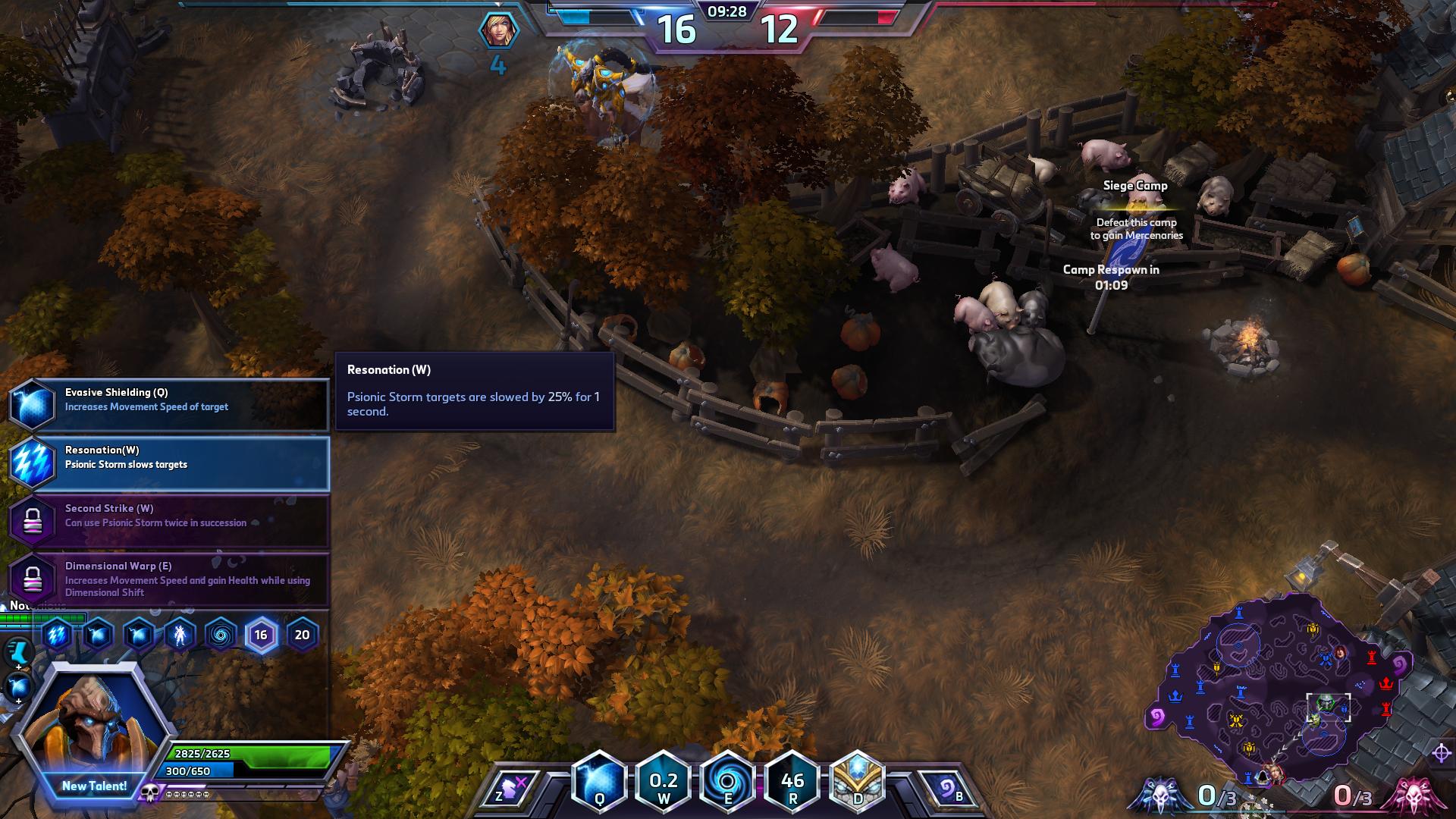This screenshot has width=1456, height=819.
Task: Show the level 20 talent tier
Action: tap(302, 635)
